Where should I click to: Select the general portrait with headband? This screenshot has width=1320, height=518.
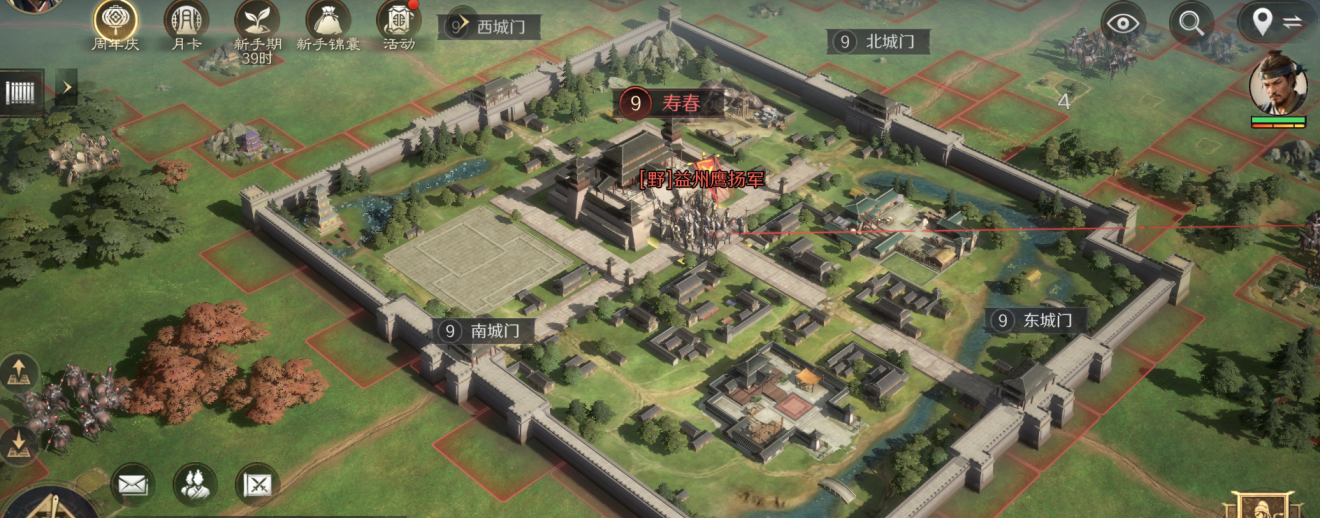(1277, 84)
